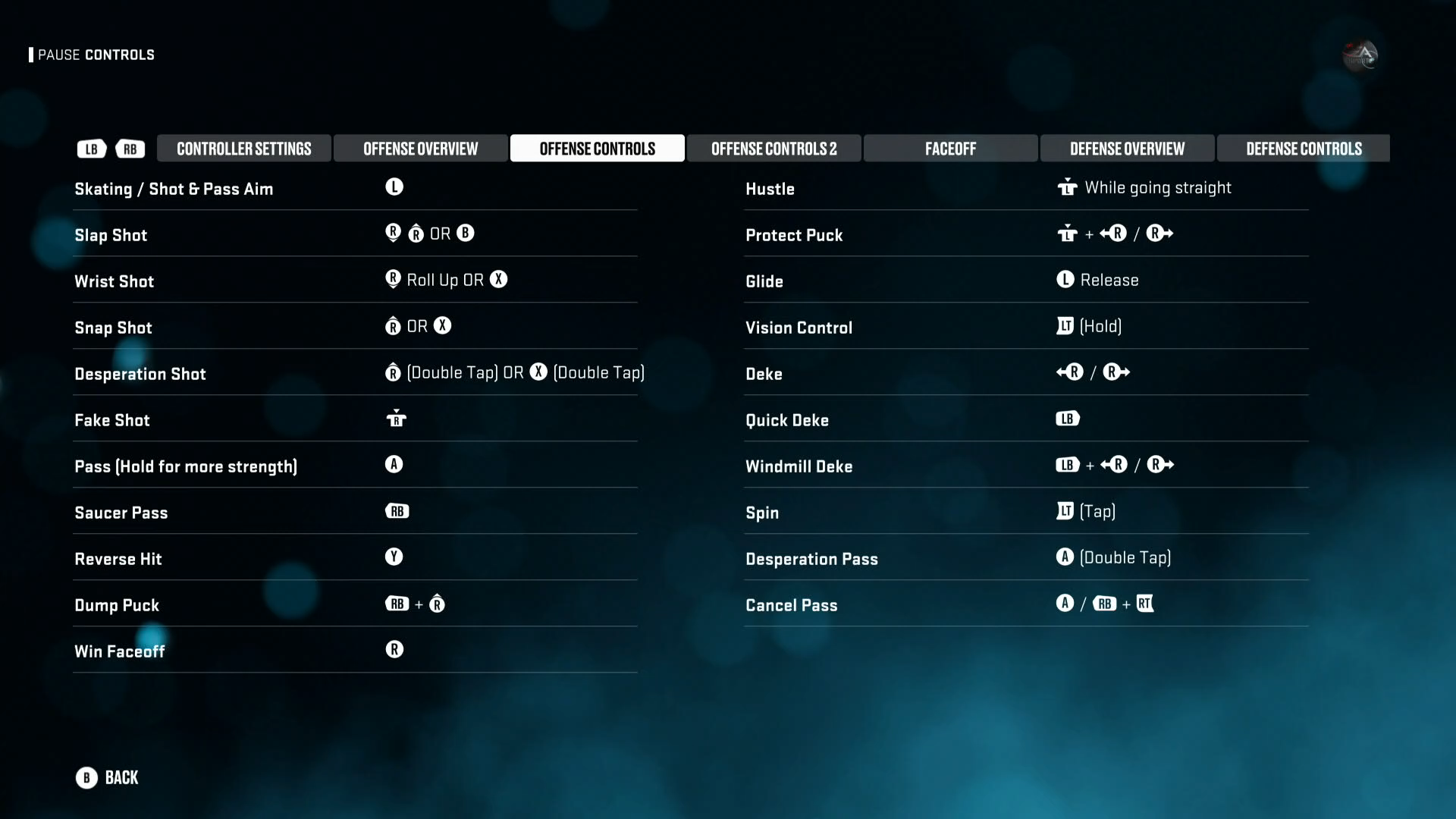
Task: Click the Y button icon for Reverse Hit
Action: tap(394, 557)
